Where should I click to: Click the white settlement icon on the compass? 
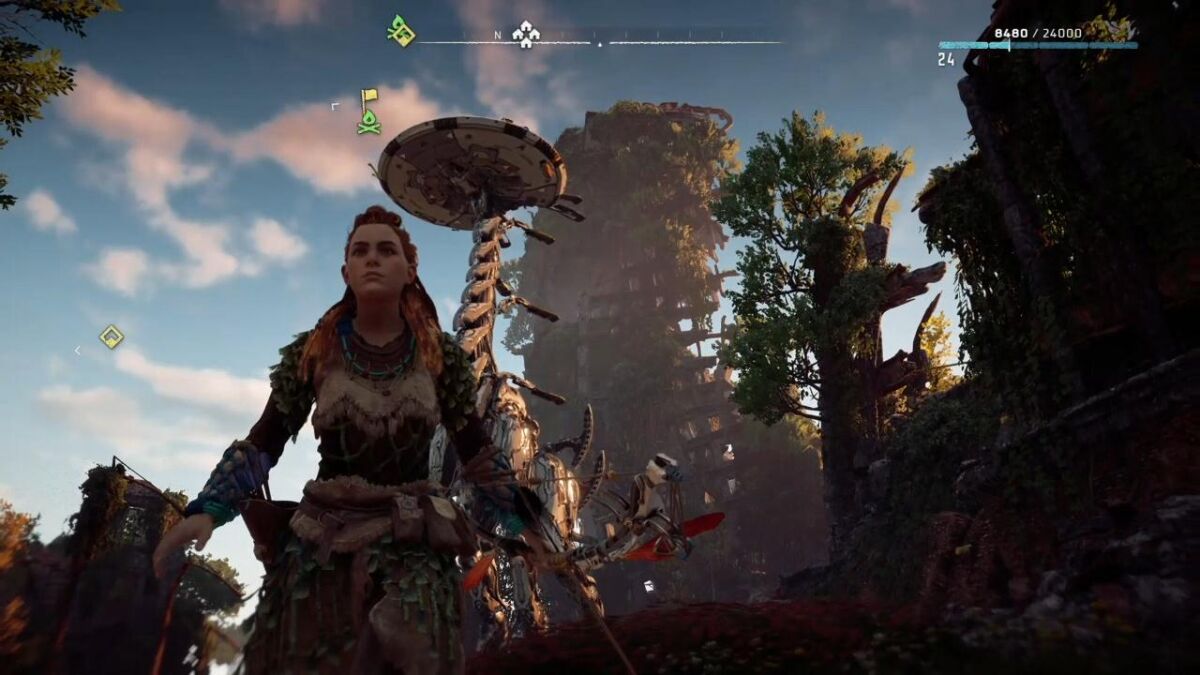click(x=526, y=35)
